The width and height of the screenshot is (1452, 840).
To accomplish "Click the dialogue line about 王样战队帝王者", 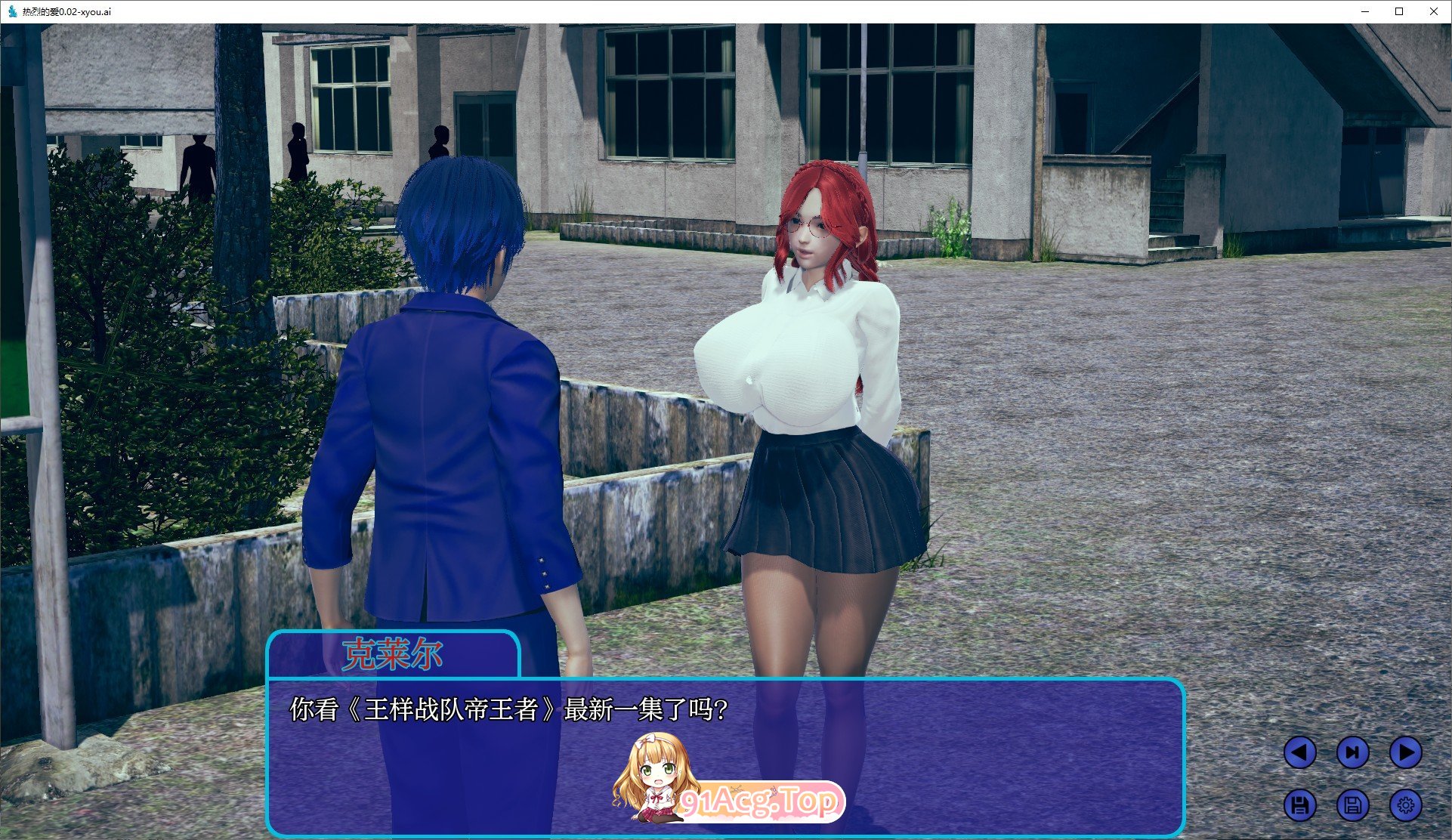I will tap(508, 709).
